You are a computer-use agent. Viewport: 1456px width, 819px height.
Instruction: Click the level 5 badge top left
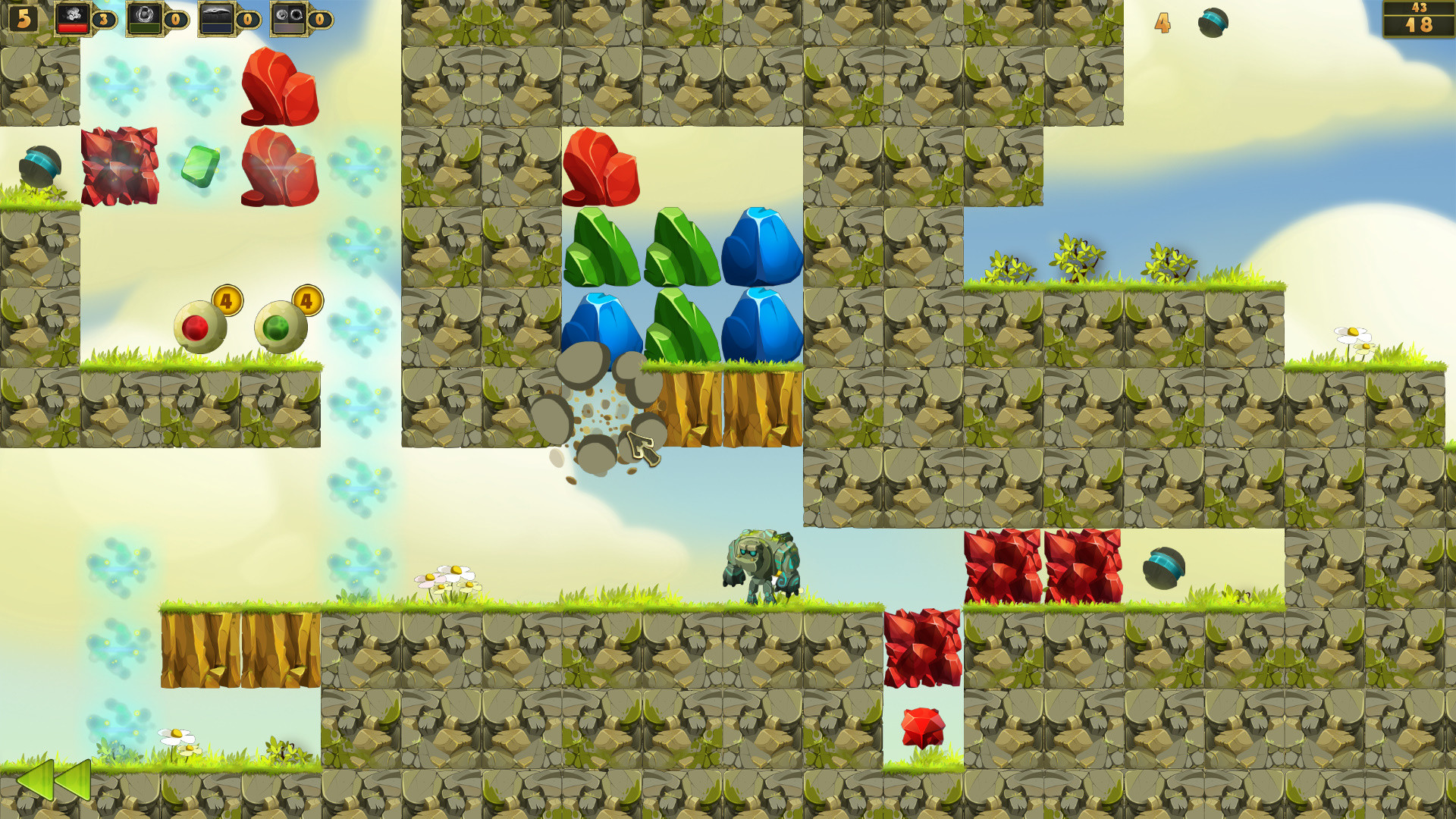[23, 19]
